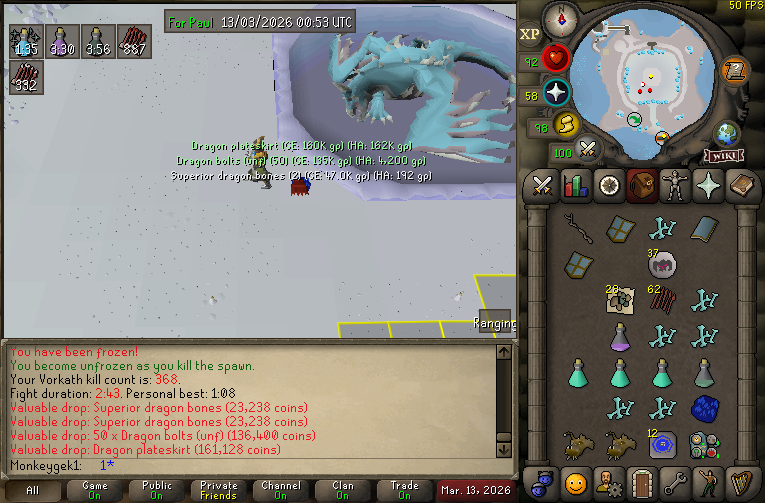Viewport: 765px width, 503px height.
Task: Open the Music Player harp tab
Action: coord(740,481)
